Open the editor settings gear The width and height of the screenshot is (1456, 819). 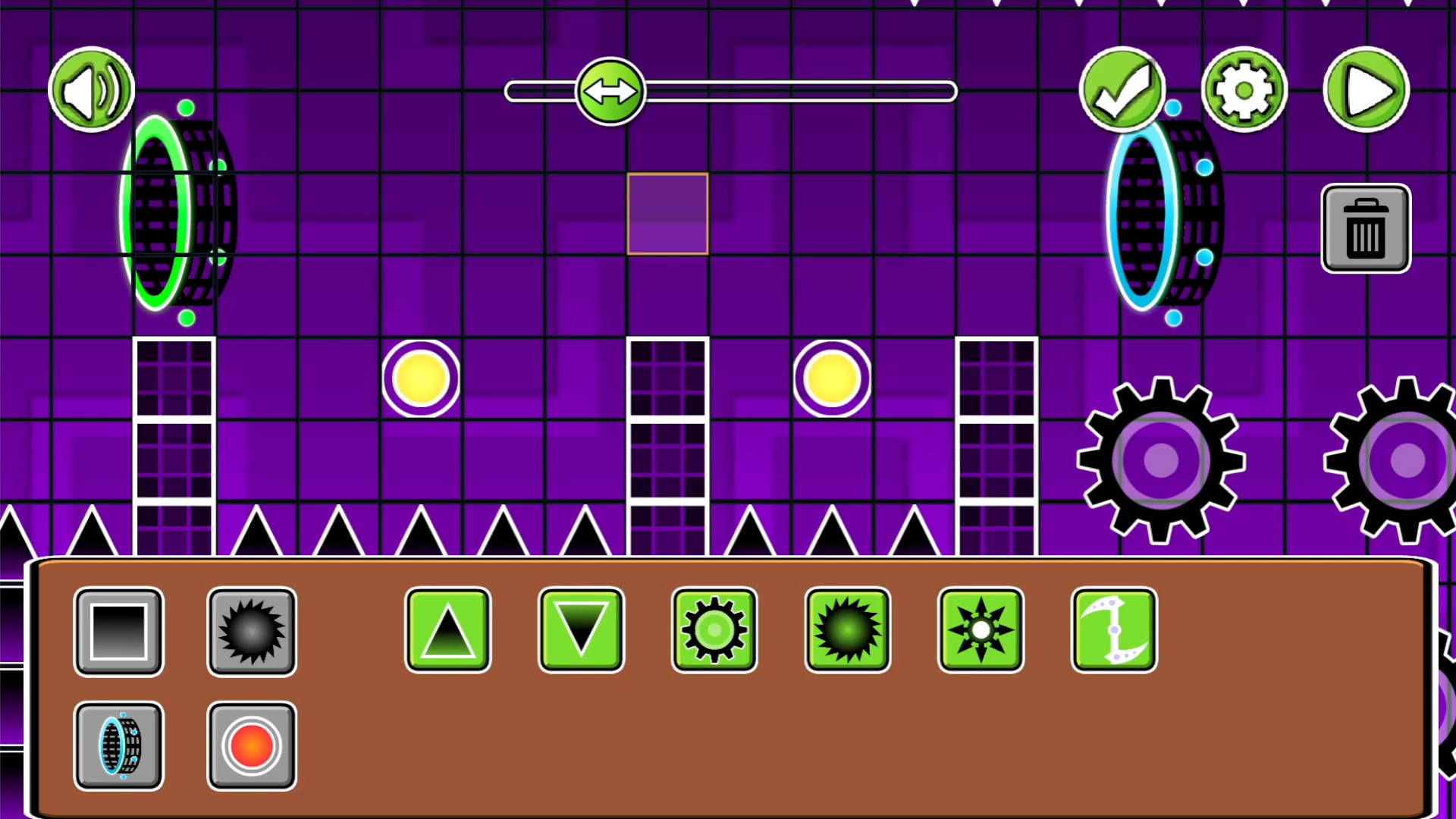coord(1244,89)
